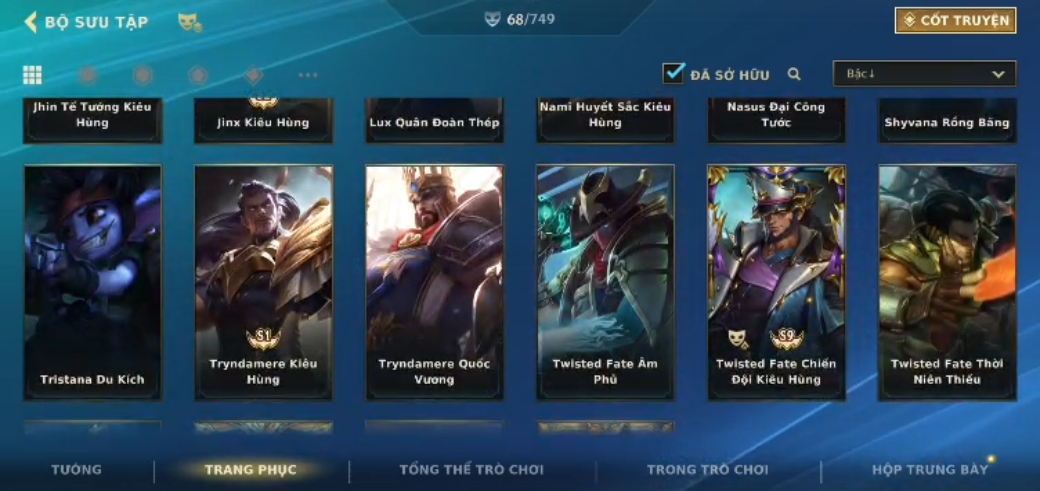1040x491 pixels.
Task: Open the Tryndamere Quốc Vương skin card
Action: pos(434,282)
